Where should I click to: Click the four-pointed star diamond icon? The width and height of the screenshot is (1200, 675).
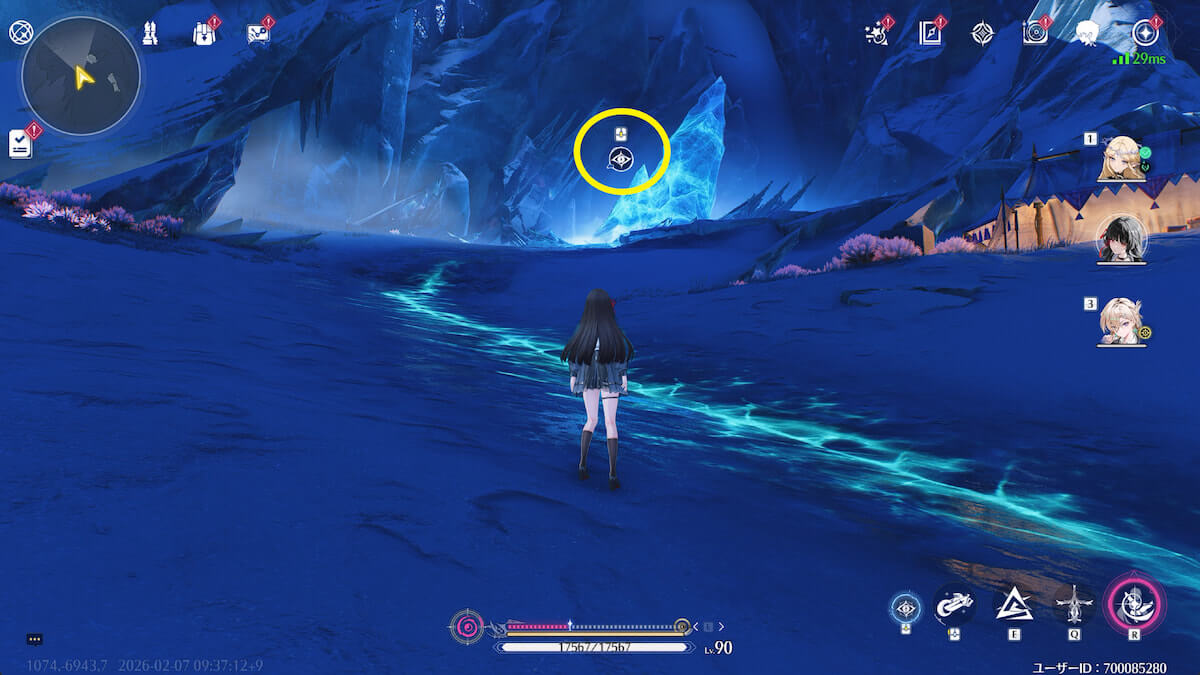pos(982,33)
